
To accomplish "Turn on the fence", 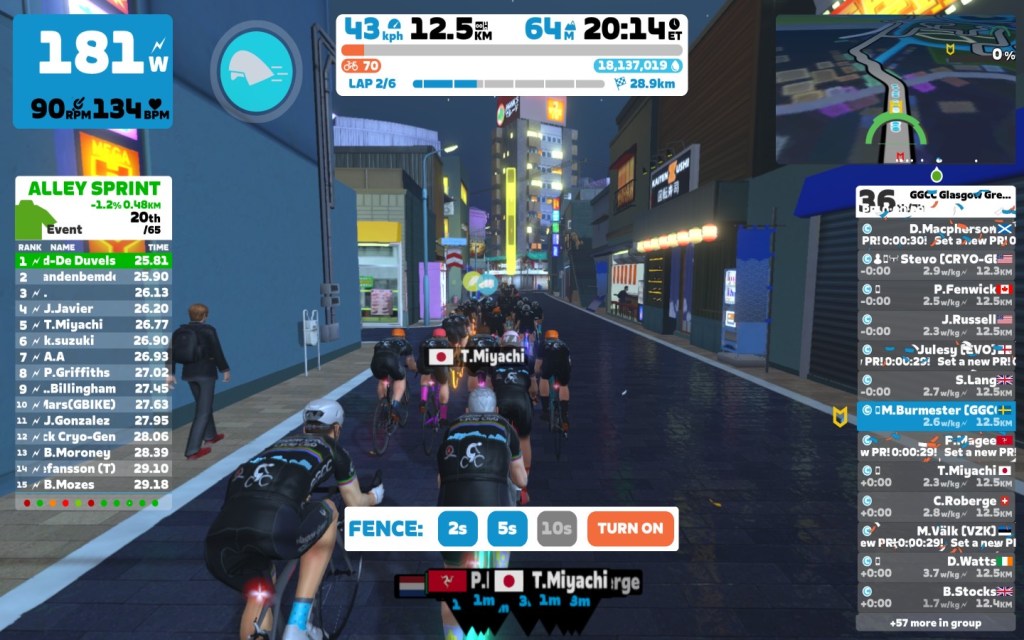I will (631, 528).
